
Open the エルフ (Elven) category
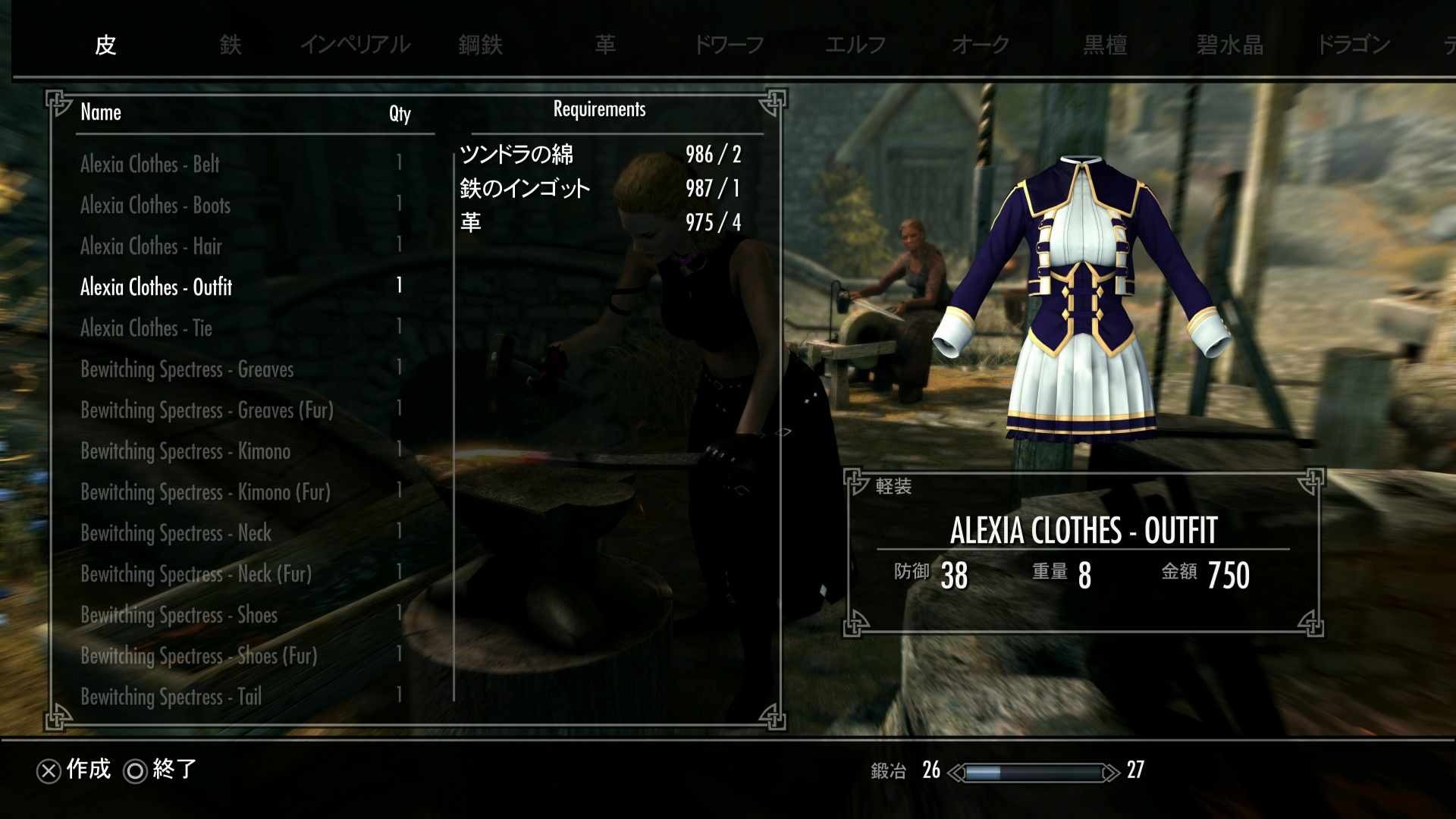[x=855, y=45]
